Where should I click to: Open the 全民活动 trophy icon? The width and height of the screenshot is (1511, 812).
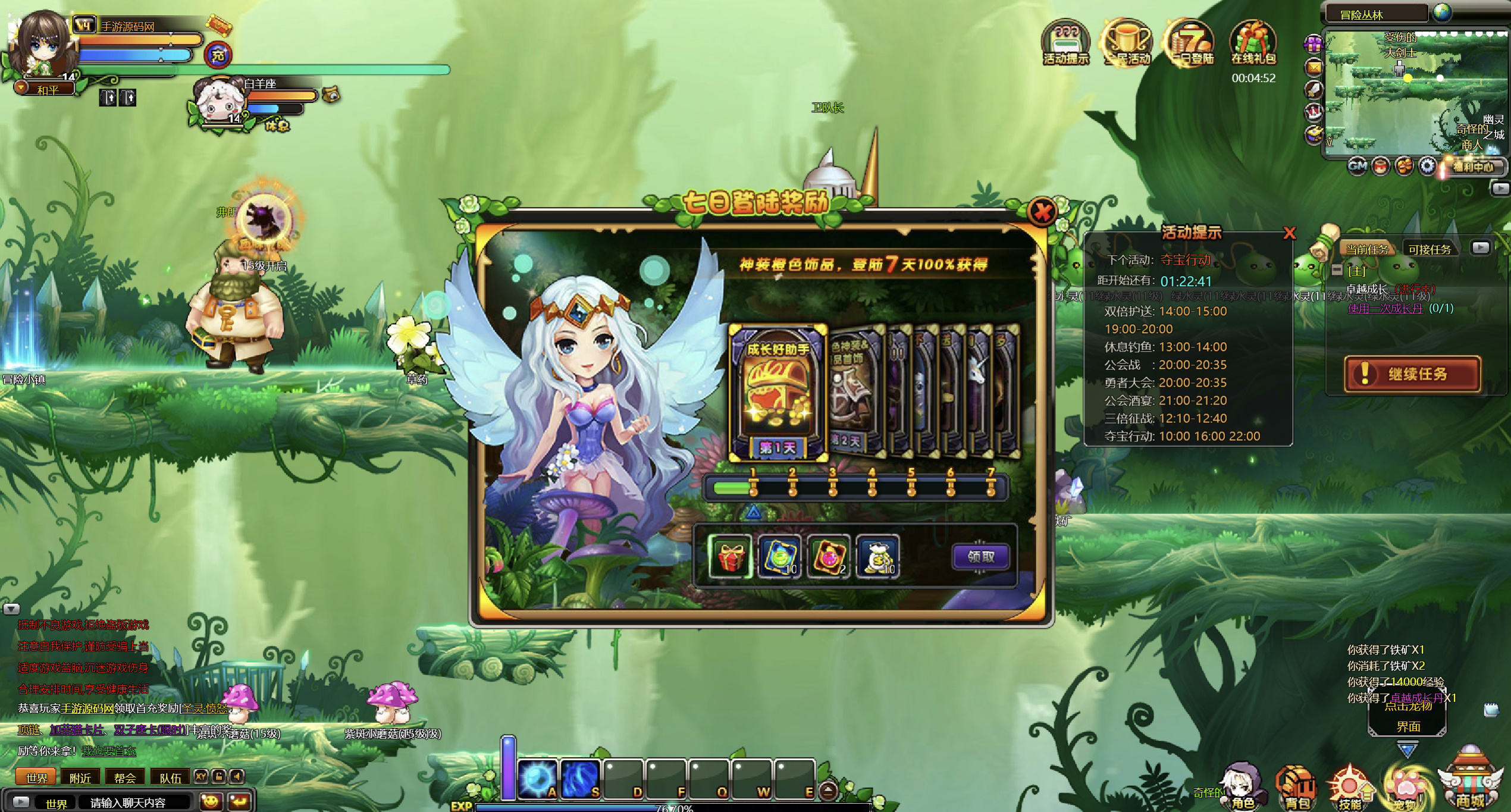[1127, 43]
